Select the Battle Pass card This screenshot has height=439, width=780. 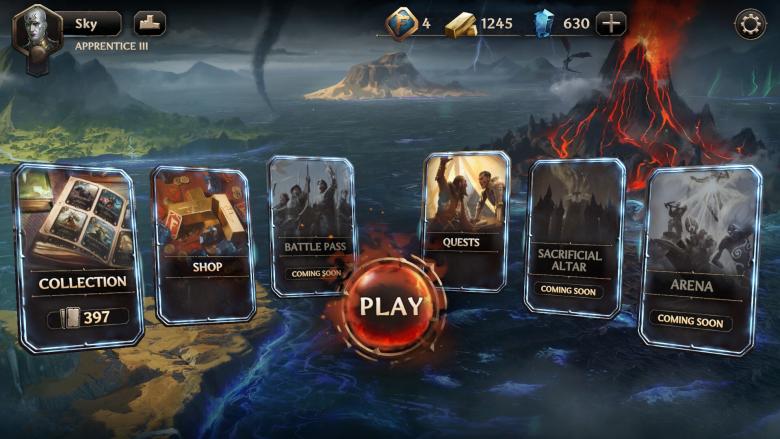coord(313,225)
